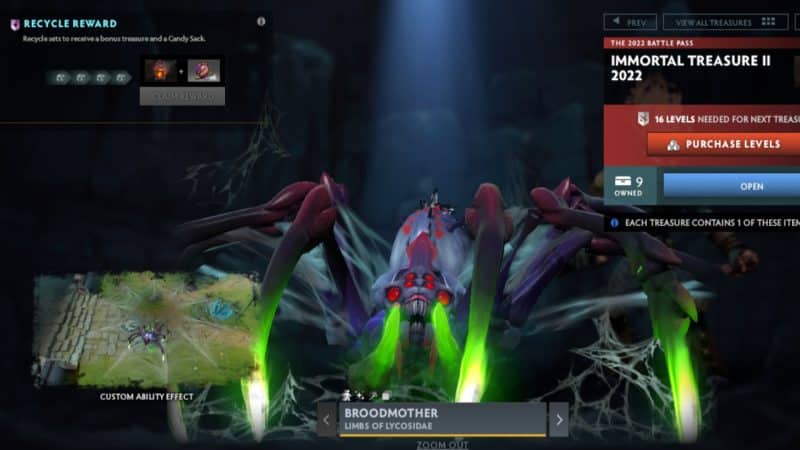
Task: Show the previous treasure item with left arrow
Action: point(327,419)
